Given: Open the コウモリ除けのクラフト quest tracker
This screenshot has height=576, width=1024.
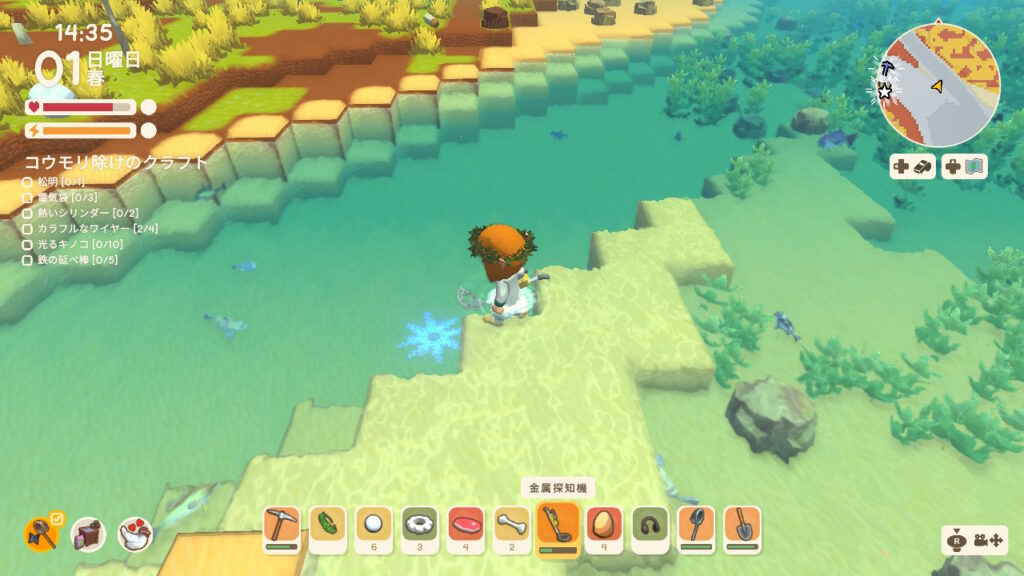Looking at the screenshot, I should [x=117, y=162].
